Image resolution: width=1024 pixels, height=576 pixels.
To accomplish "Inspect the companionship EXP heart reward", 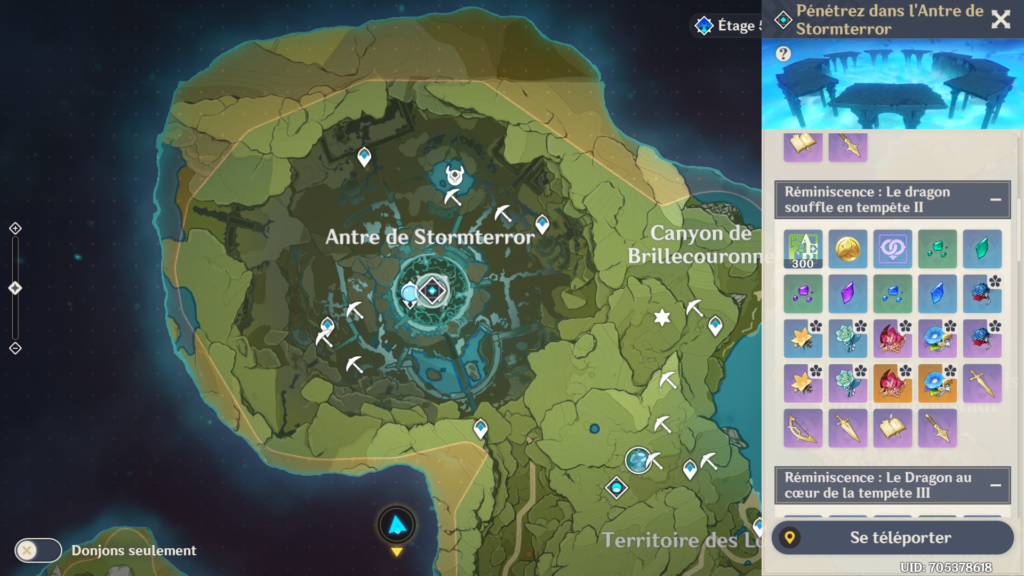I will click(x=893, y=249).
